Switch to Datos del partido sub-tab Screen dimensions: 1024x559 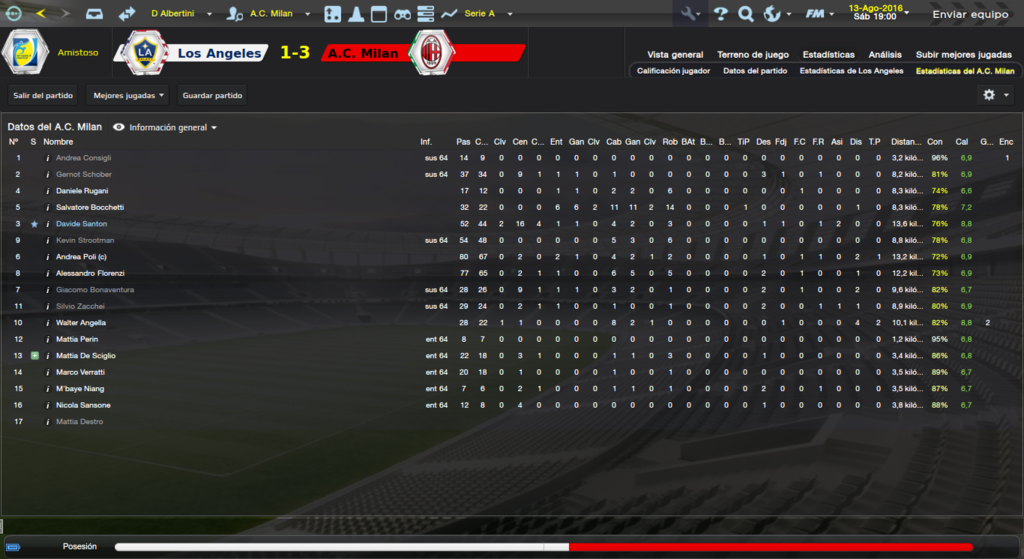[755, 71]
